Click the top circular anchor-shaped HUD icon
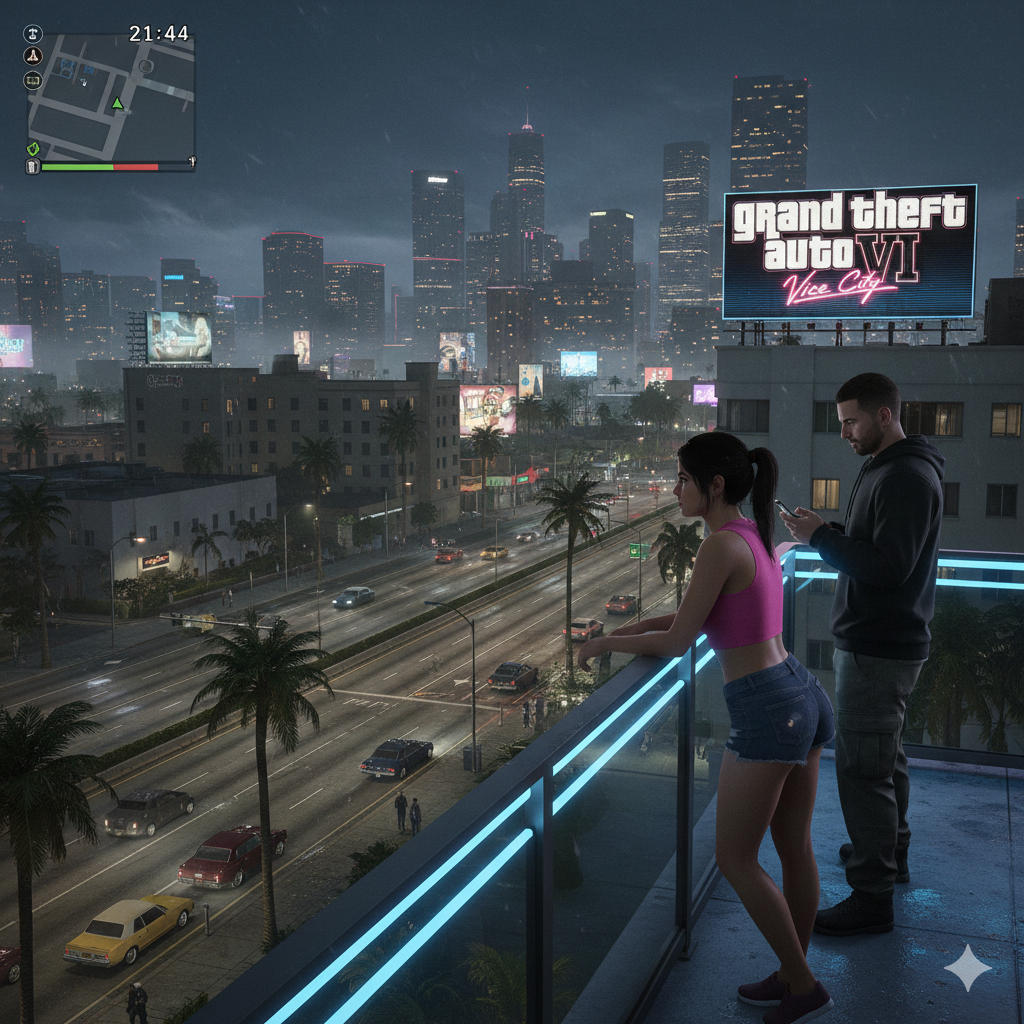This screenshot has height=1024, width=1024. (33, 34)
